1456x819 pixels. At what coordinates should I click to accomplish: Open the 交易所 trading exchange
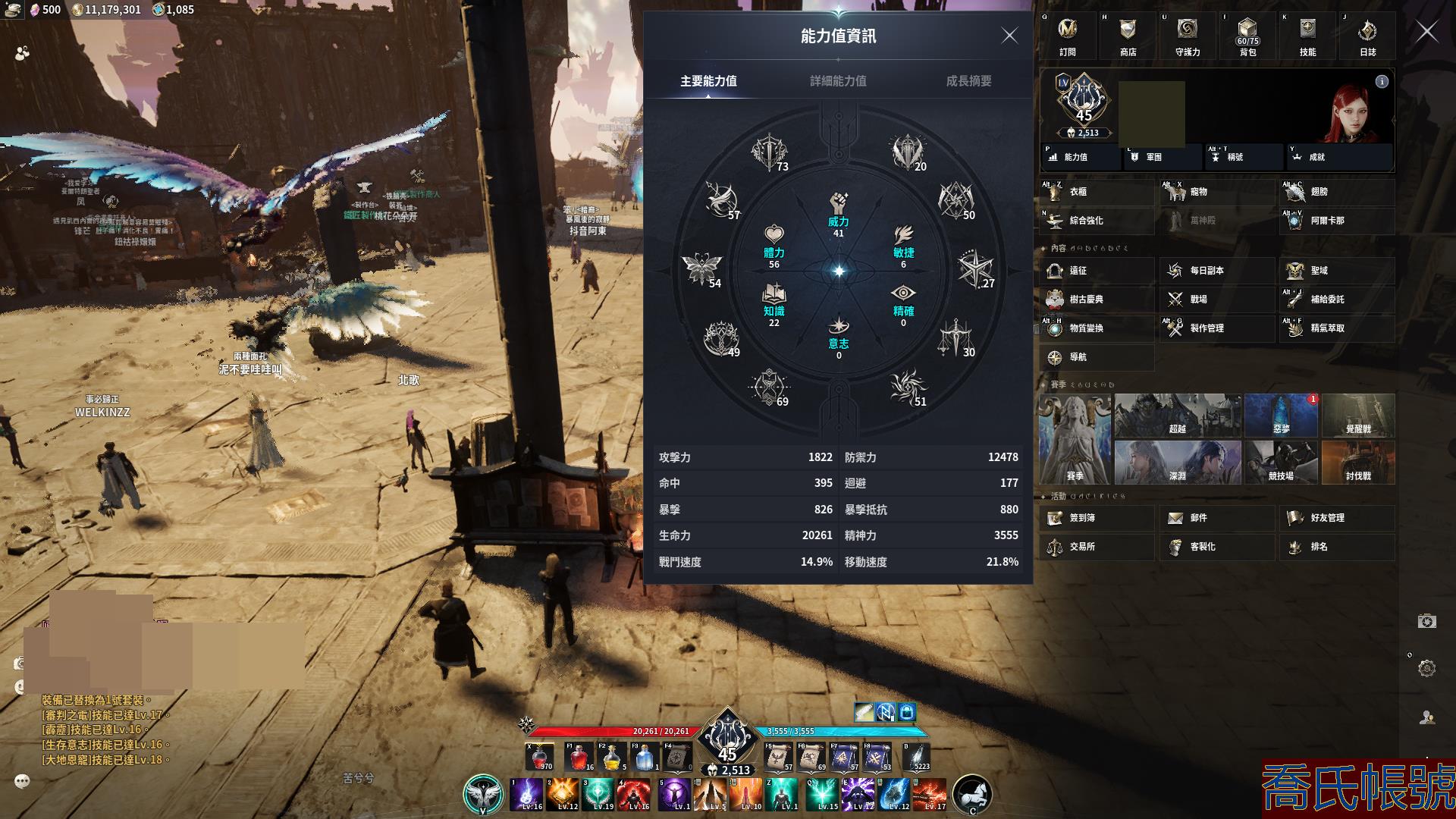pos(1097,547)
